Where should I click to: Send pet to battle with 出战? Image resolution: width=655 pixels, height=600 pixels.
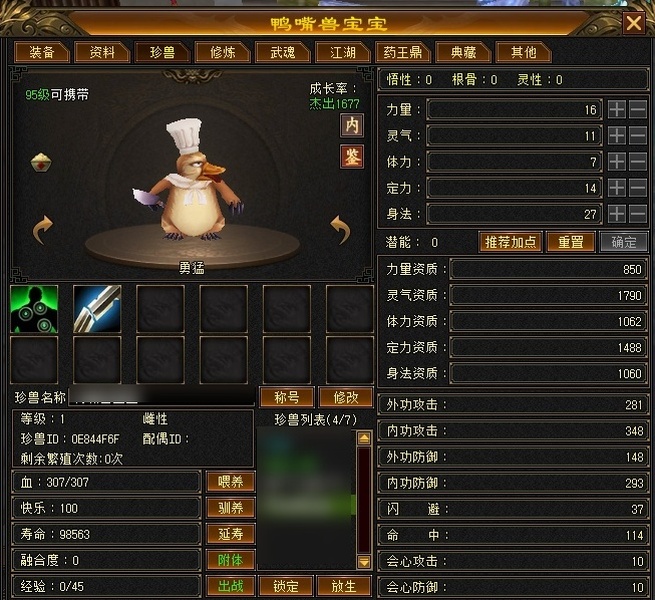tap(230, 586)
